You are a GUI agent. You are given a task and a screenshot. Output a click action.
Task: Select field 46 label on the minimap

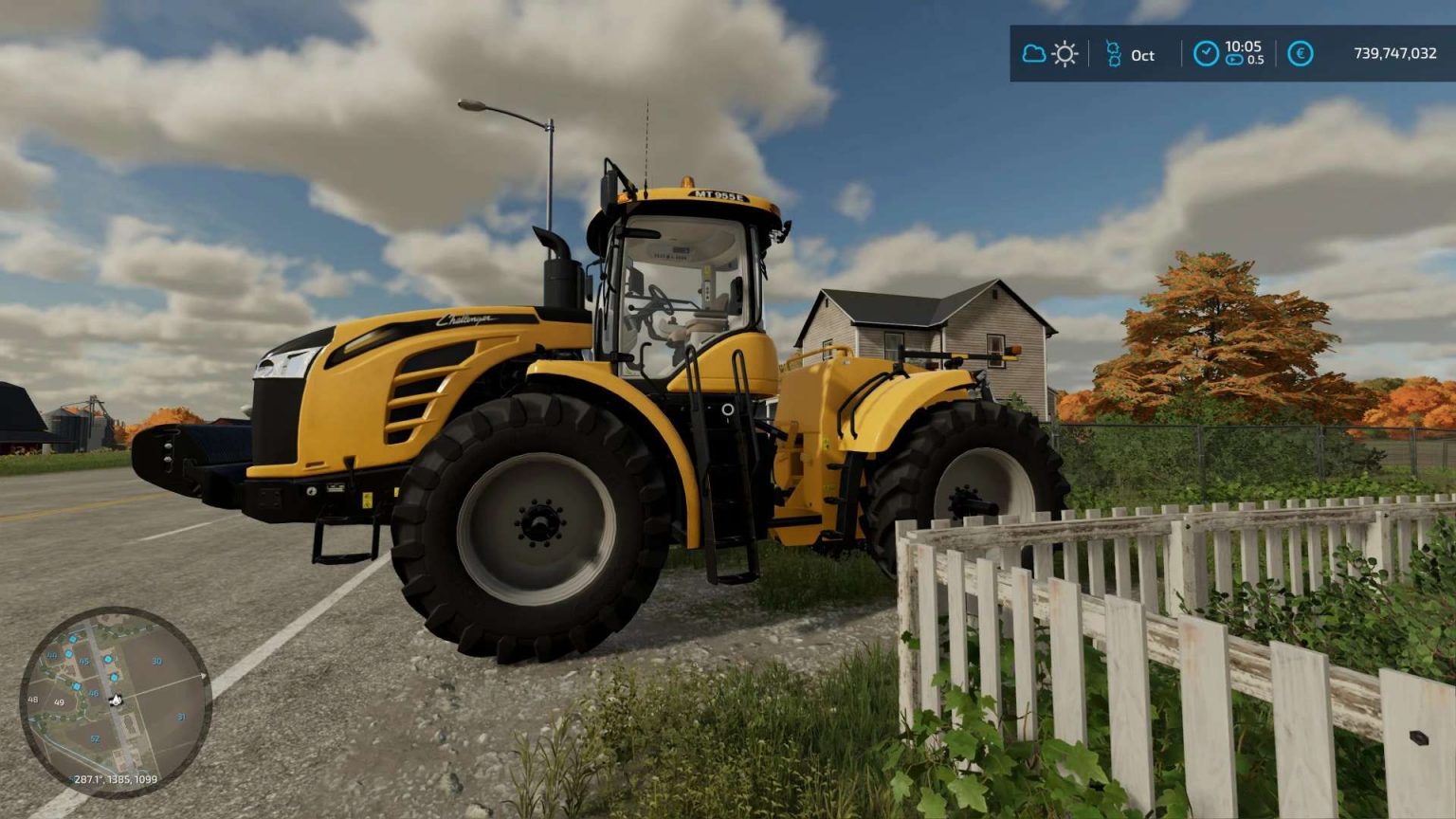(x=94, y=693)
